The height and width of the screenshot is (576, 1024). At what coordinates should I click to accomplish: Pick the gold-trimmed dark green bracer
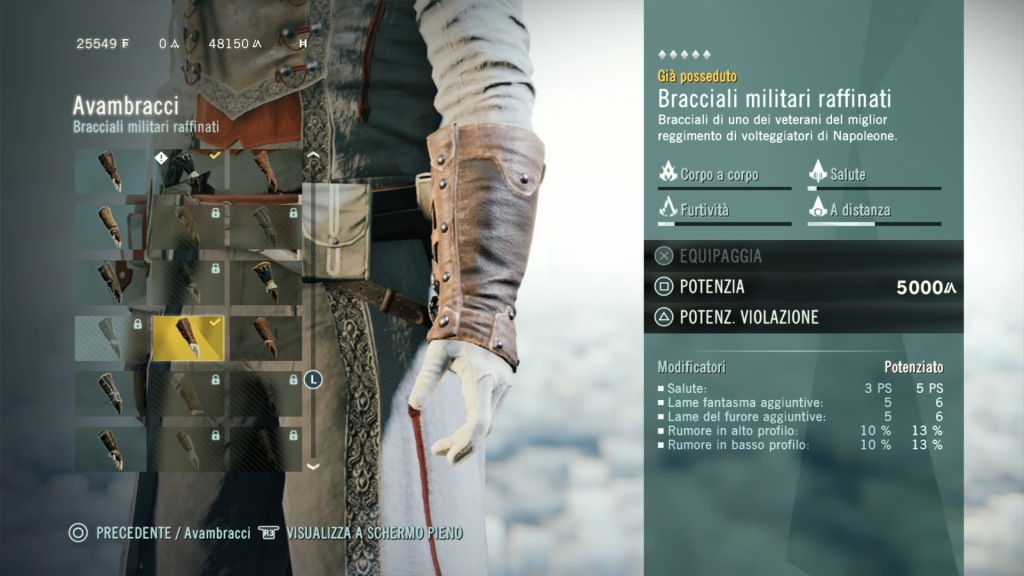point(265,282)
